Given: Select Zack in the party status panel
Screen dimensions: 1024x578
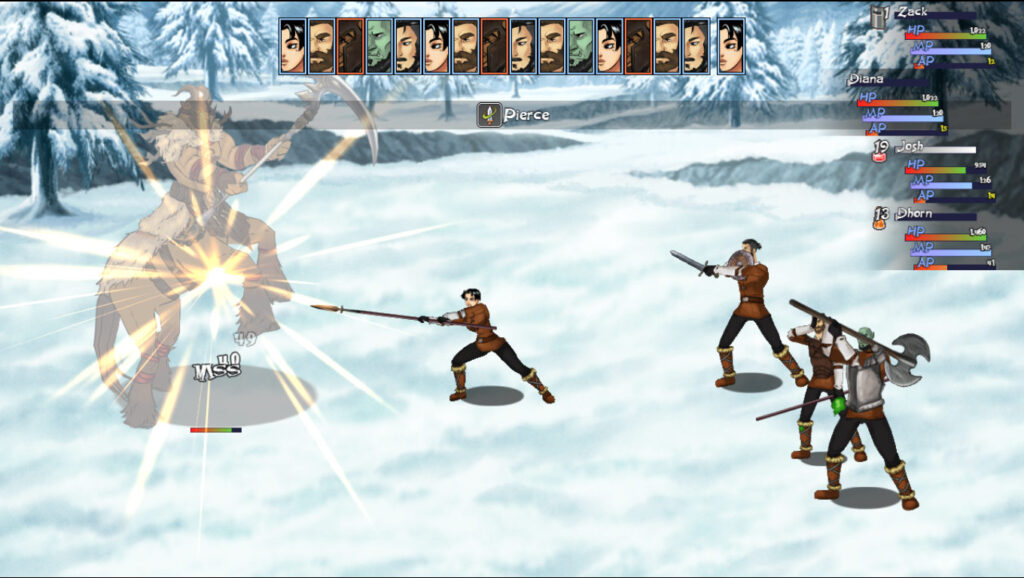Looking at the screenshot, I should [912, 12].
